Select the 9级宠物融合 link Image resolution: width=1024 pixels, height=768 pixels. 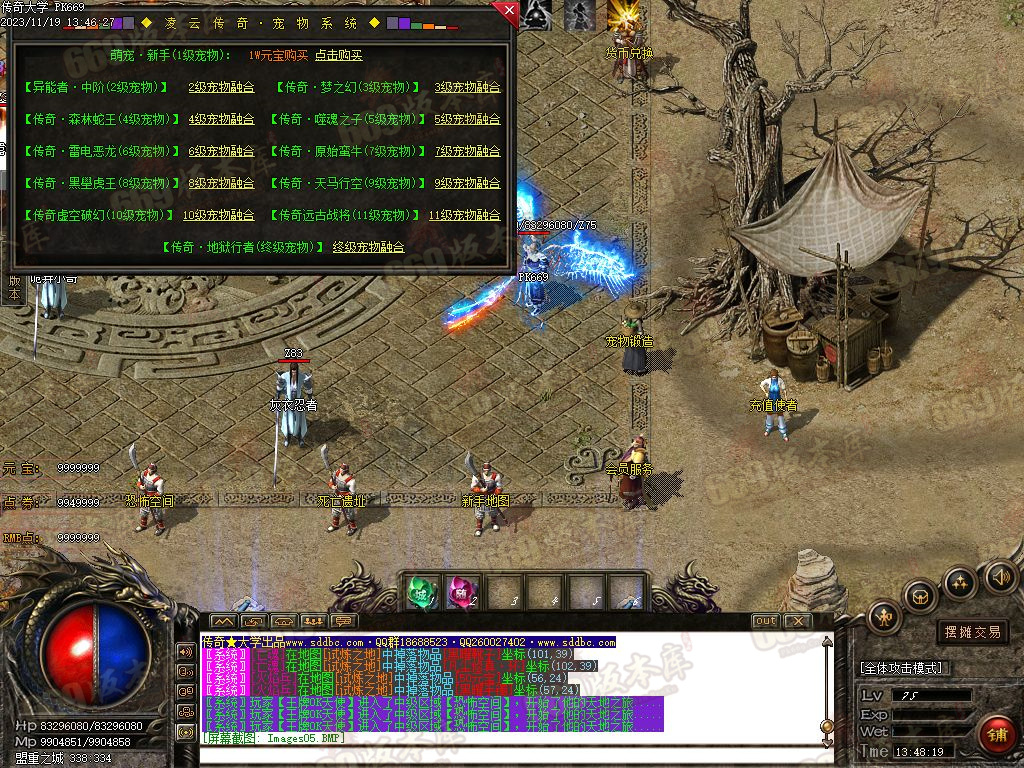(x=466, y=183)
